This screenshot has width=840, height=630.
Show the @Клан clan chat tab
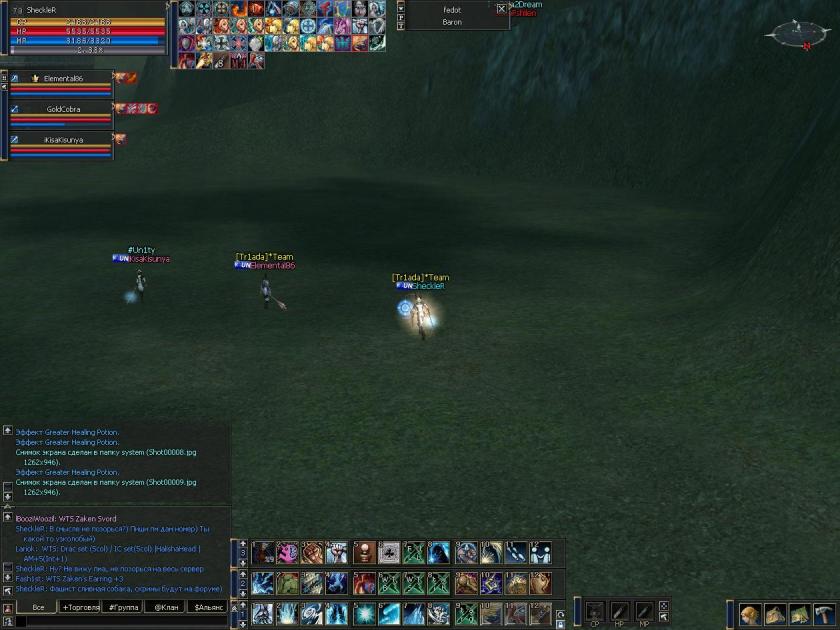point(165,607)
